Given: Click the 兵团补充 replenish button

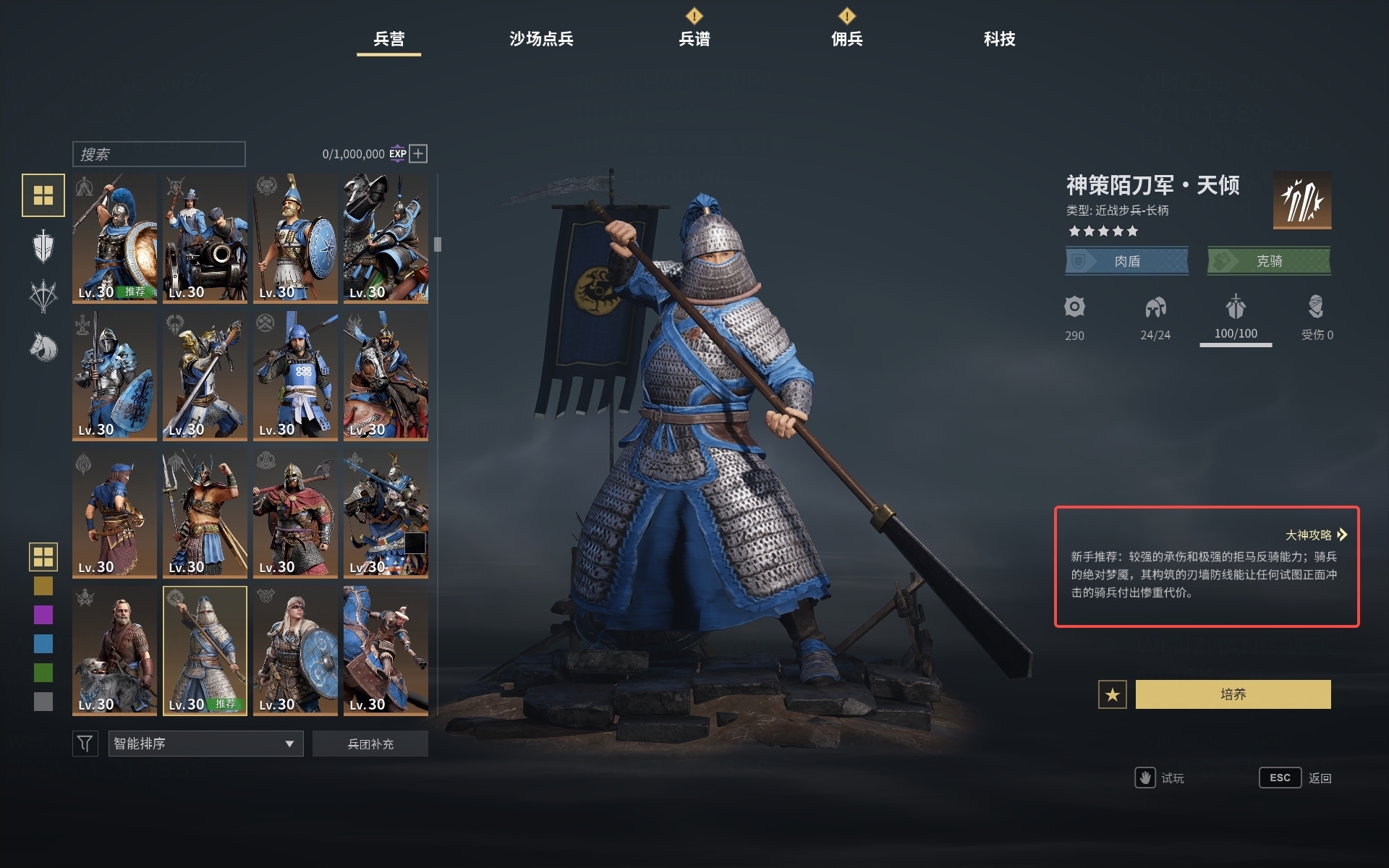Looking at the screenshot, I should click(x=370, y=743).
